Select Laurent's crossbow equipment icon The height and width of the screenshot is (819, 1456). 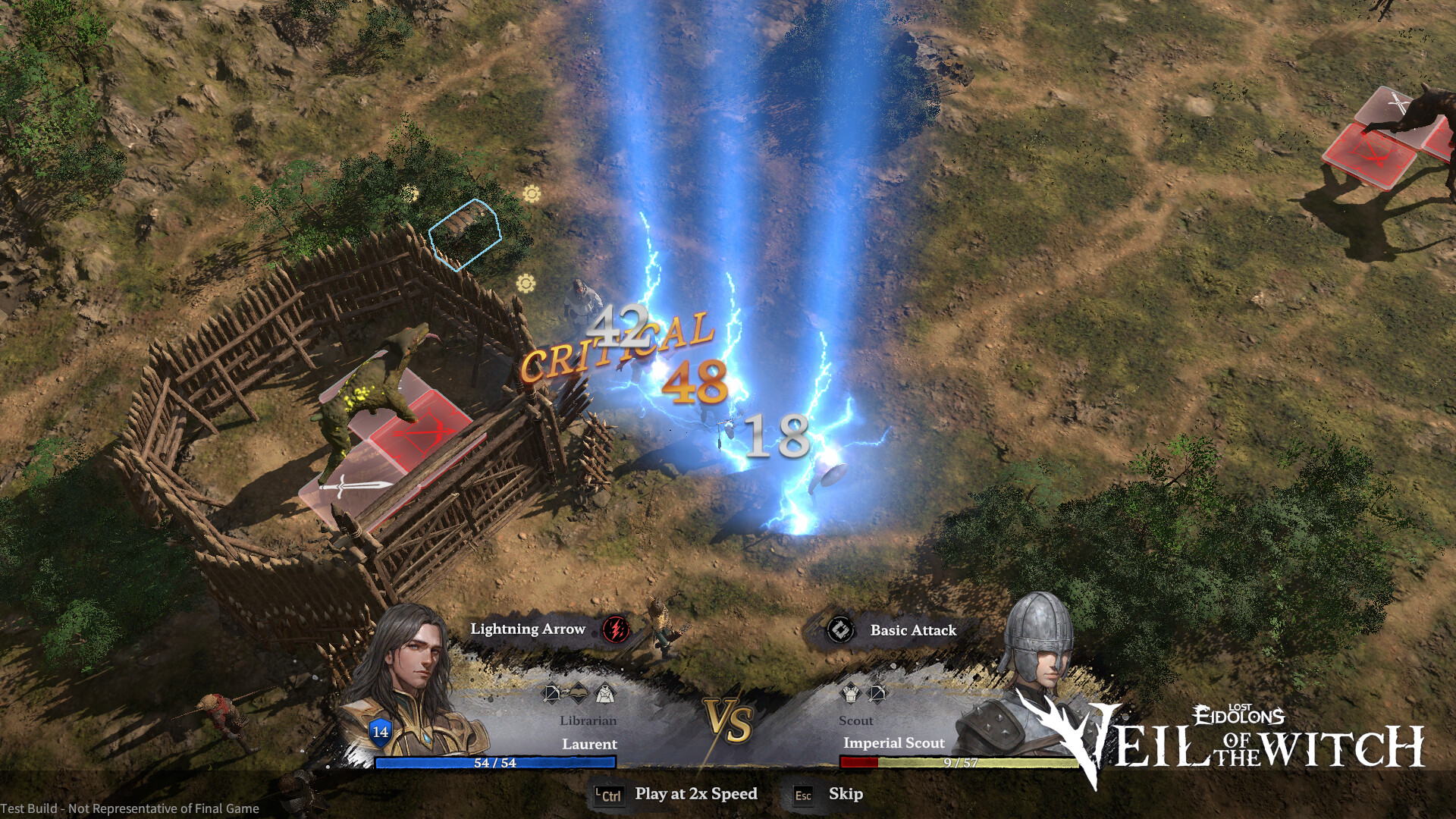[x=551, y=692]
